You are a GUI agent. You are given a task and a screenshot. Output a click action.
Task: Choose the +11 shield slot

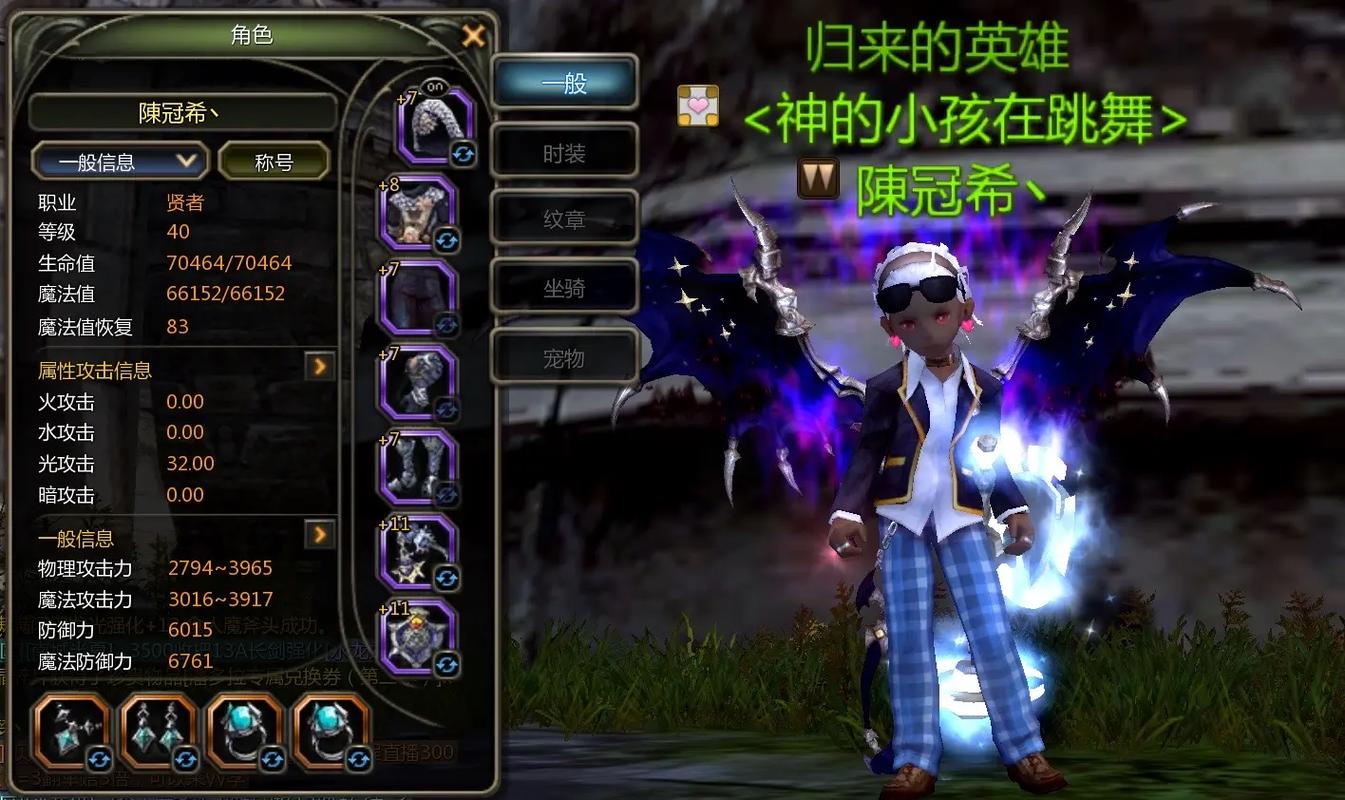(420, 638)
